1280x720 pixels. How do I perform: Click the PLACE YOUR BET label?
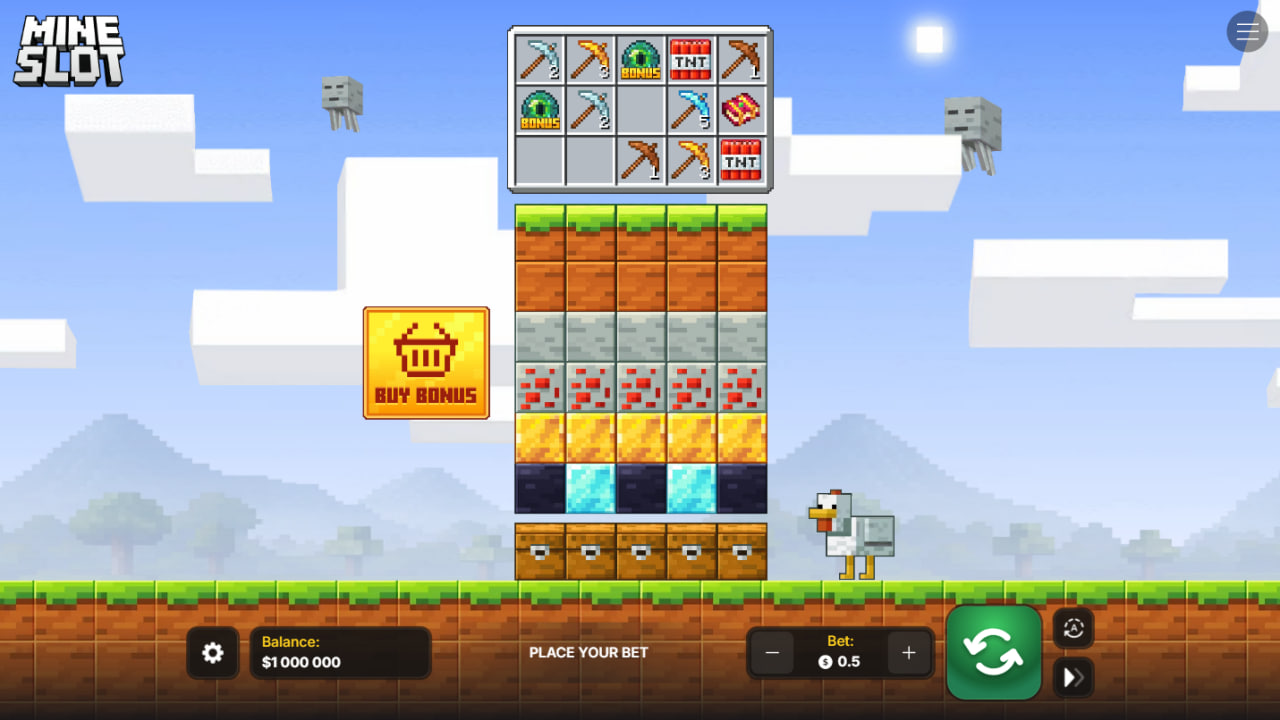589,652
